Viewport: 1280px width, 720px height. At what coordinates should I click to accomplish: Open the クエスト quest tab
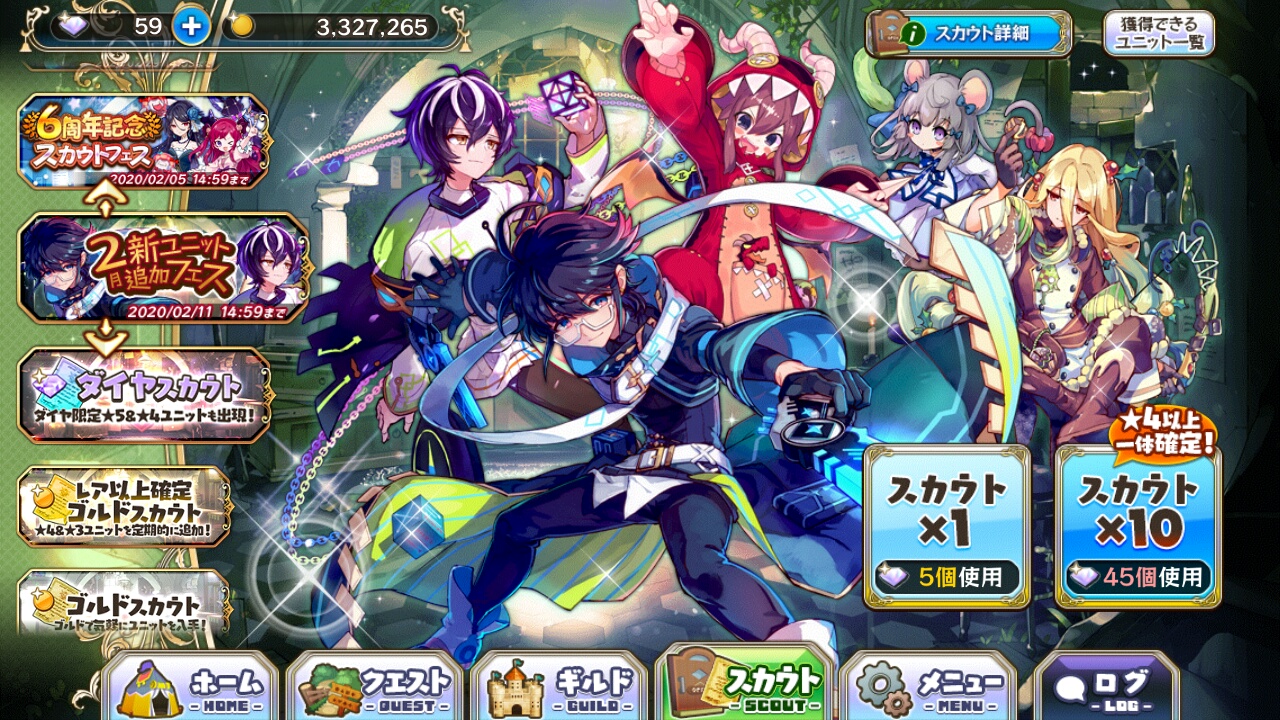click(375, 688)
